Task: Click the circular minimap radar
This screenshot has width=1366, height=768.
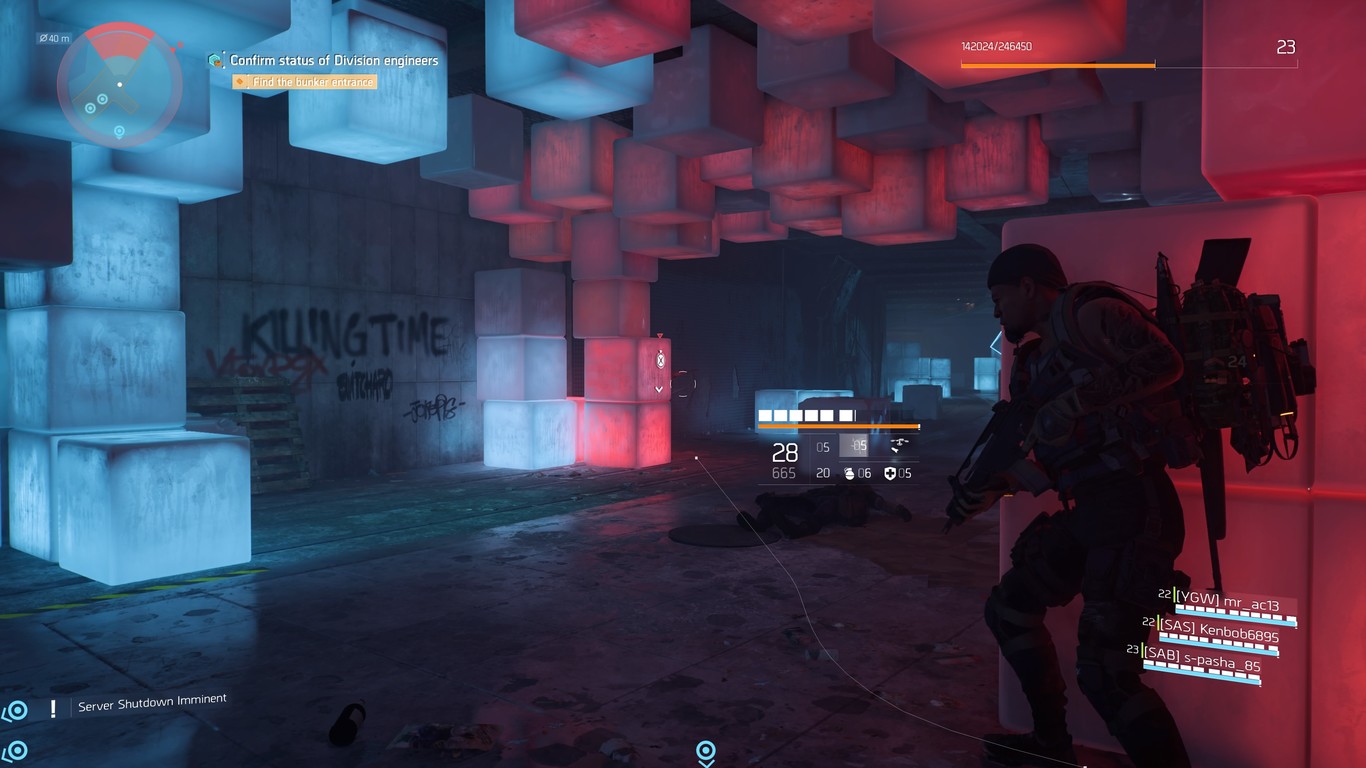Action: tap(119, 84)
